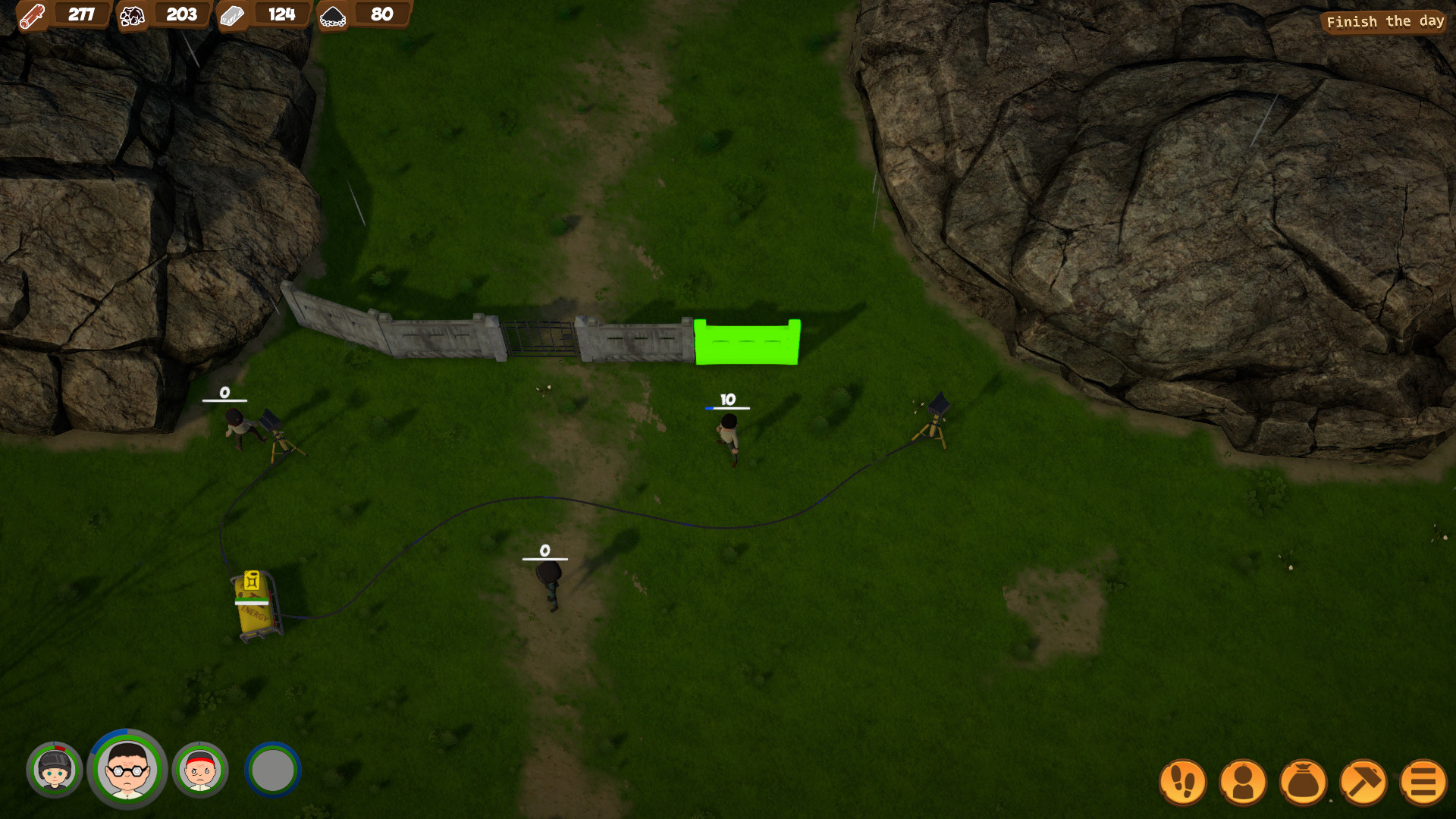The image size is (1456, 819).
Task: Click the green wall blueprint segment
Action: (x=745, y=341)
